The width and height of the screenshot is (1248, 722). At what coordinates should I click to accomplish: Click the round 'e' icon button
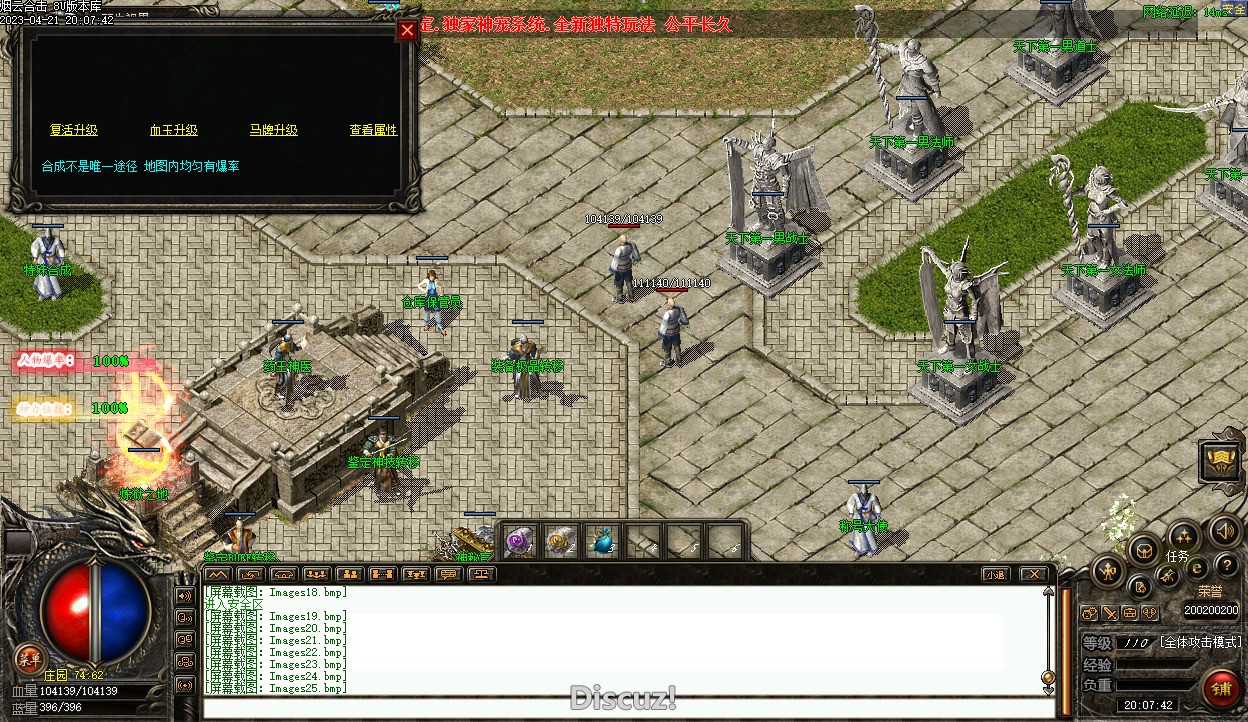[x=1197, y=567]
